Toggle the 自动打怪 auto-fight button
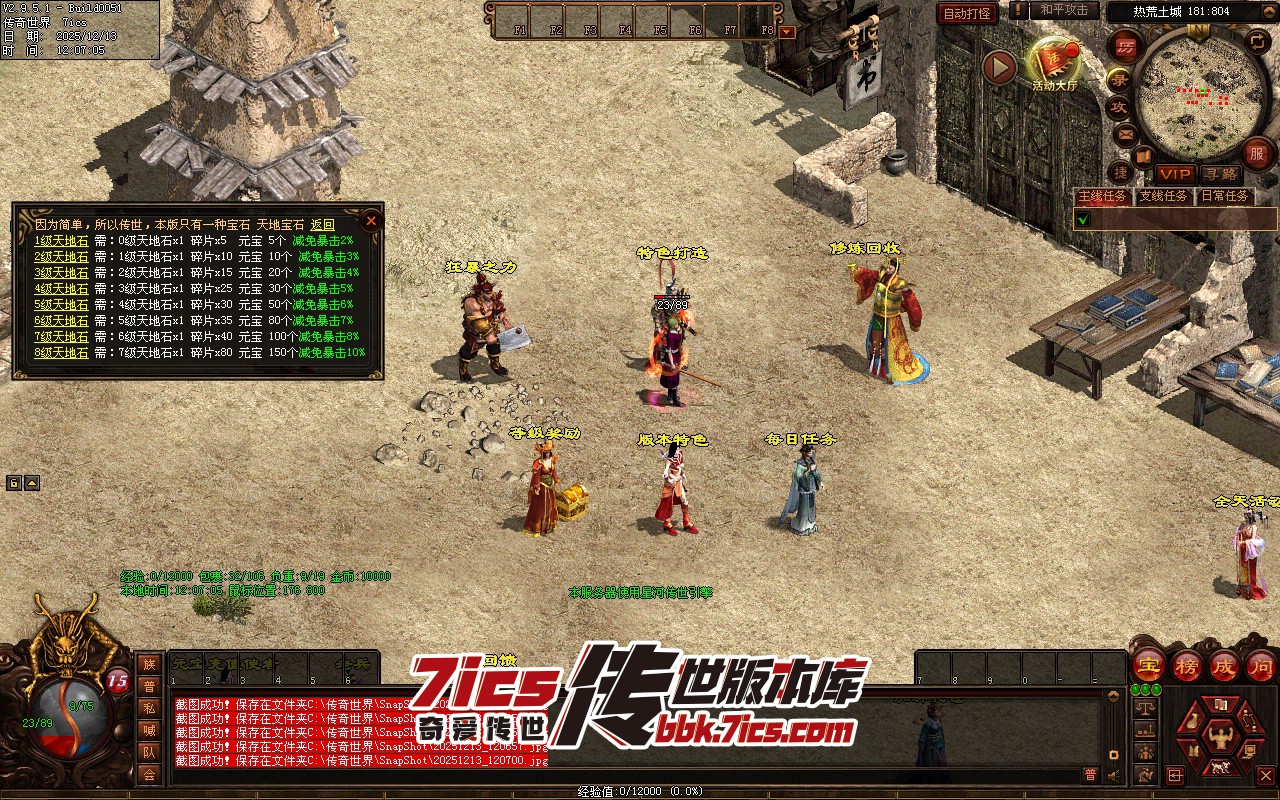 pos(967,13)
